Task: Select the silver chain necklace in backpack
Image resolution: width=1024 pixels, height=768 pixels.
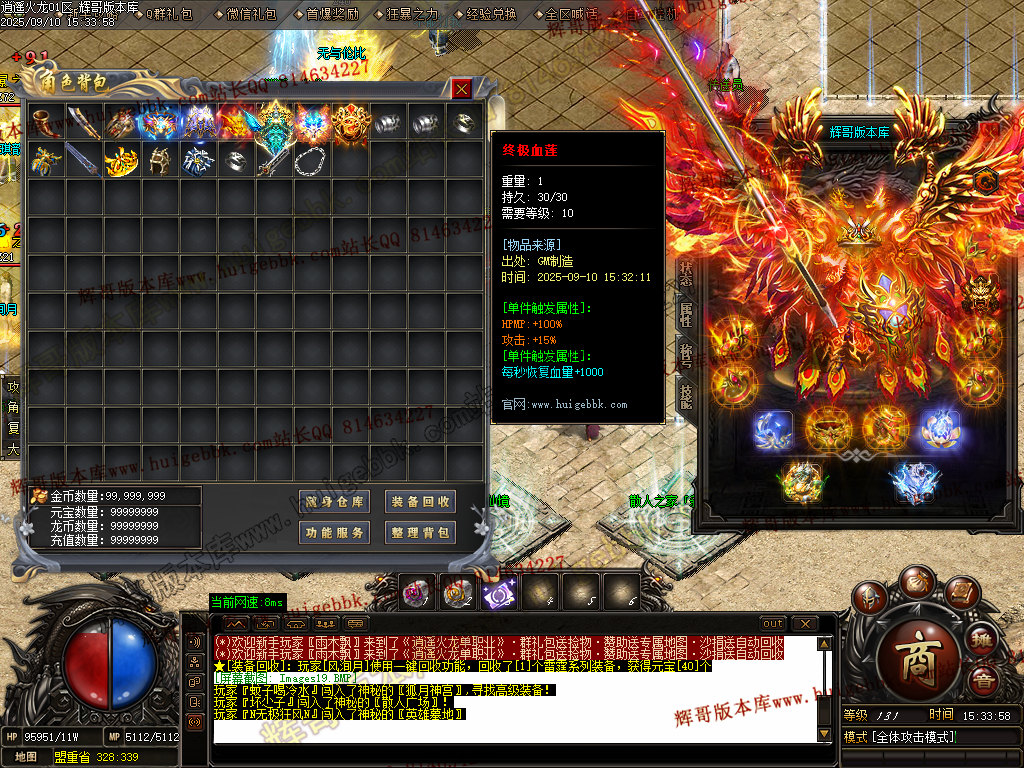Action: (x=310, y=160)
